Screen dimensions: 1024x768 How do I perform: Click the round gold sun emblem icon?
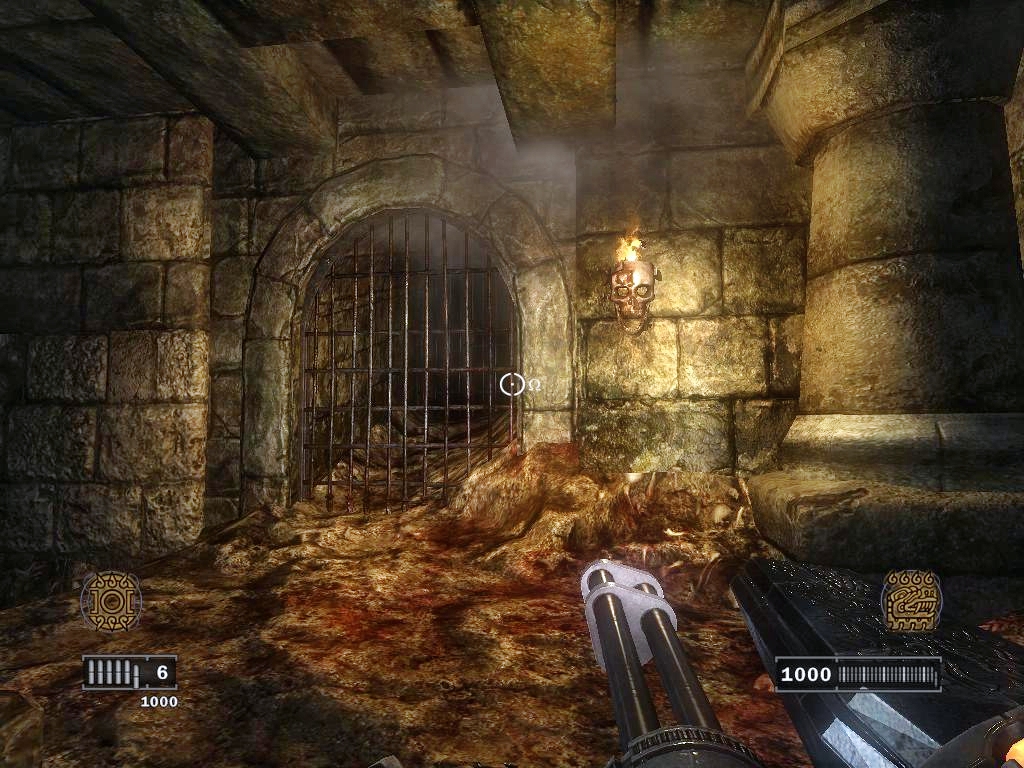coord(111,601)
